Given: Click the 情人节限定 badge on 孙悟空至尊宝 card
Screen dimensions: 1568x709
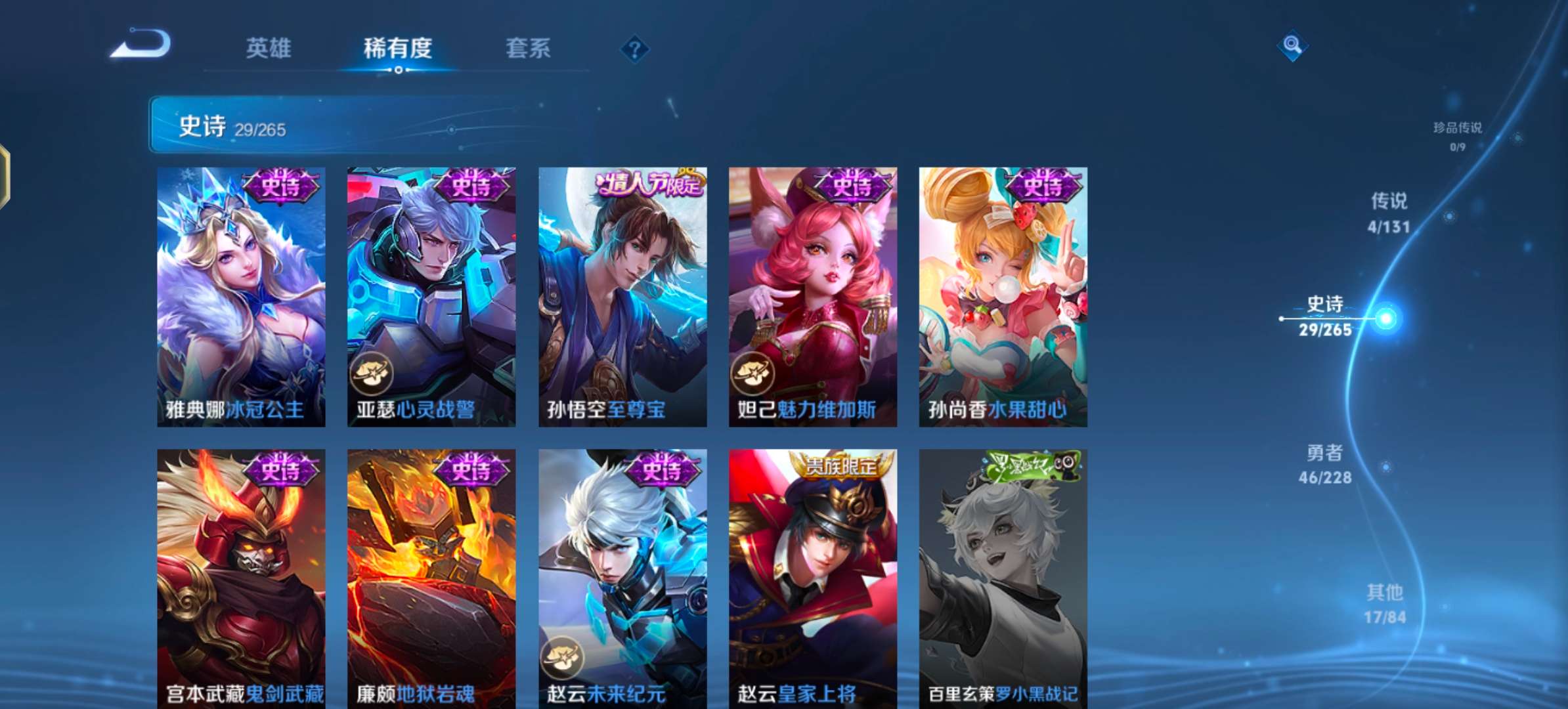Looking at the screenshot, I should tap(649, 186).
